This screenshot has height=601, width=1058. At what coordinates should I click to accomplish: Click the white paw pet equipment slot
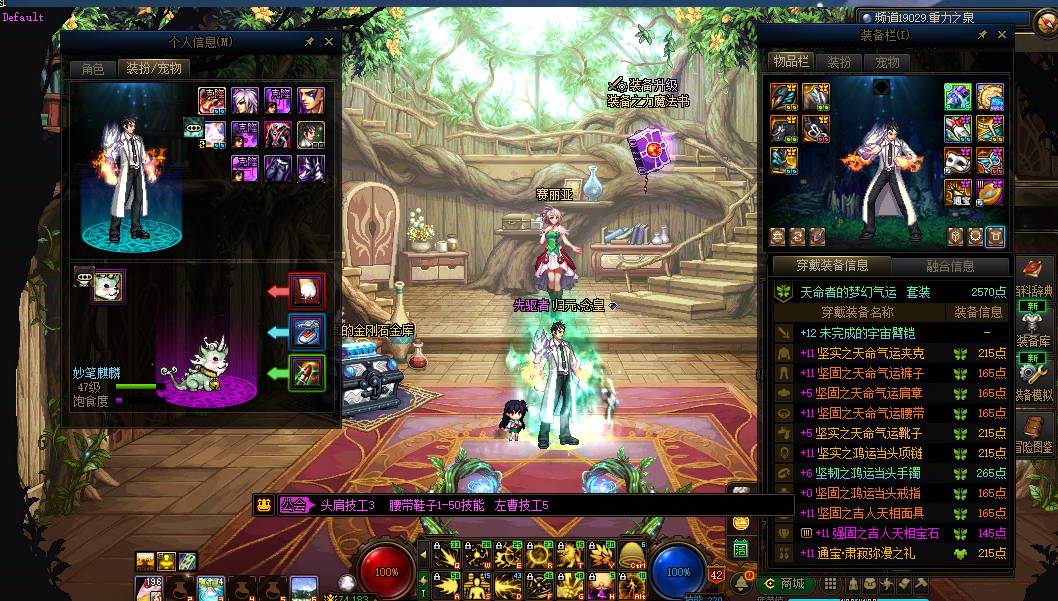coord(307,290)
